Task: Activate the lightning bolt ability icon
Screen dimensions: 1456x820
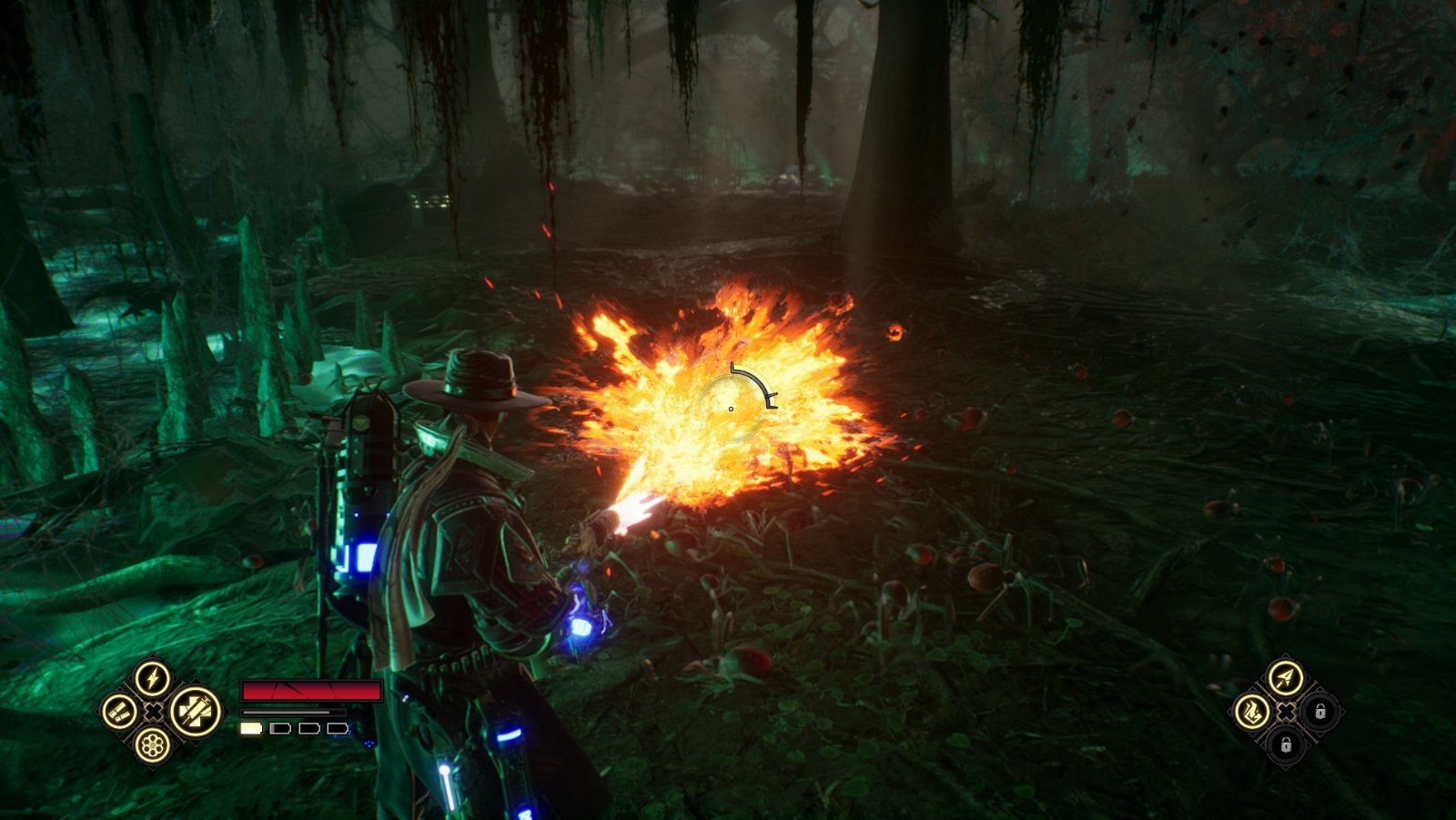Action: coord(153,678)
